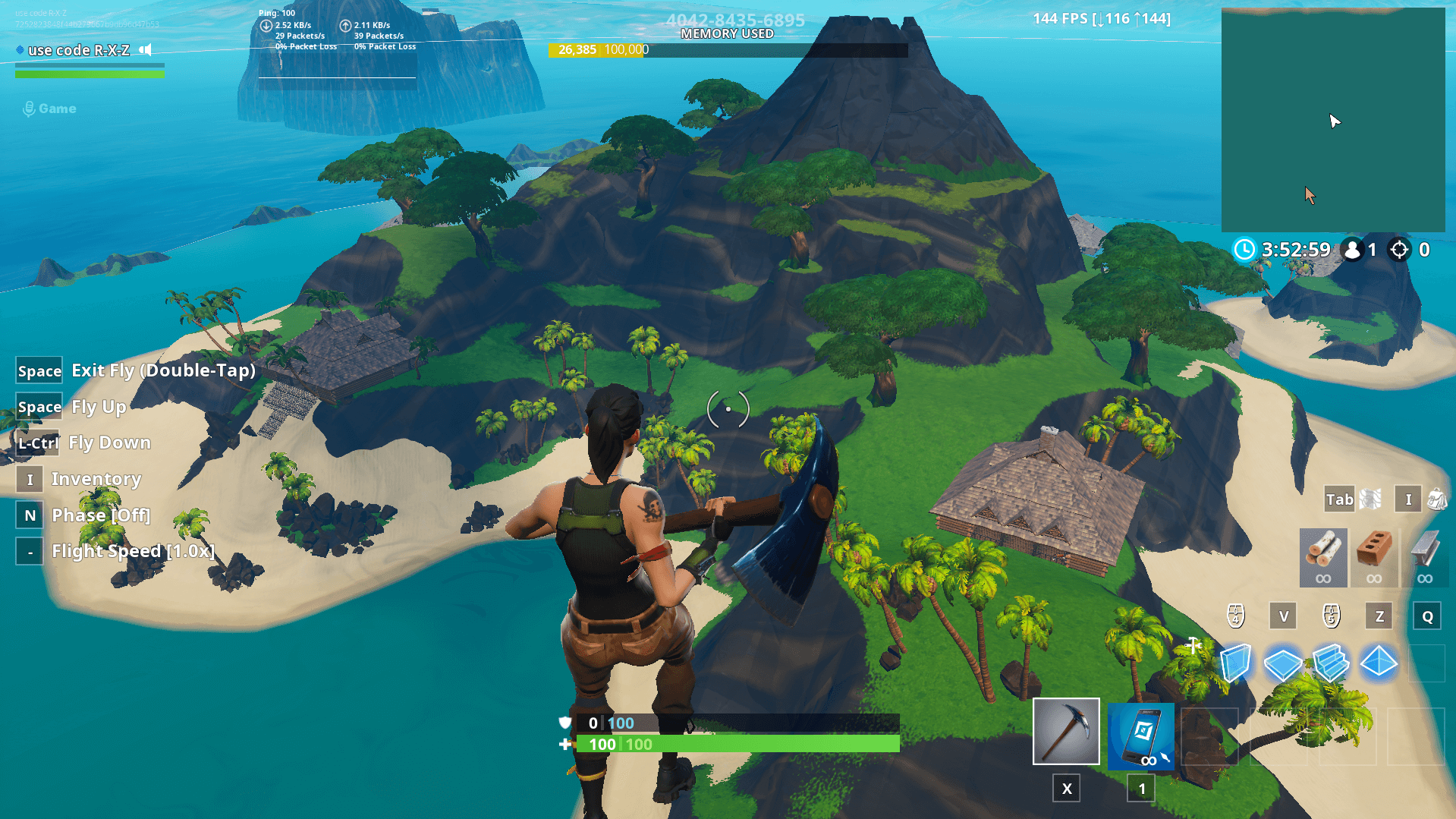Select the floor building piece icon

pyautogui.click(x=1282, y=663)
